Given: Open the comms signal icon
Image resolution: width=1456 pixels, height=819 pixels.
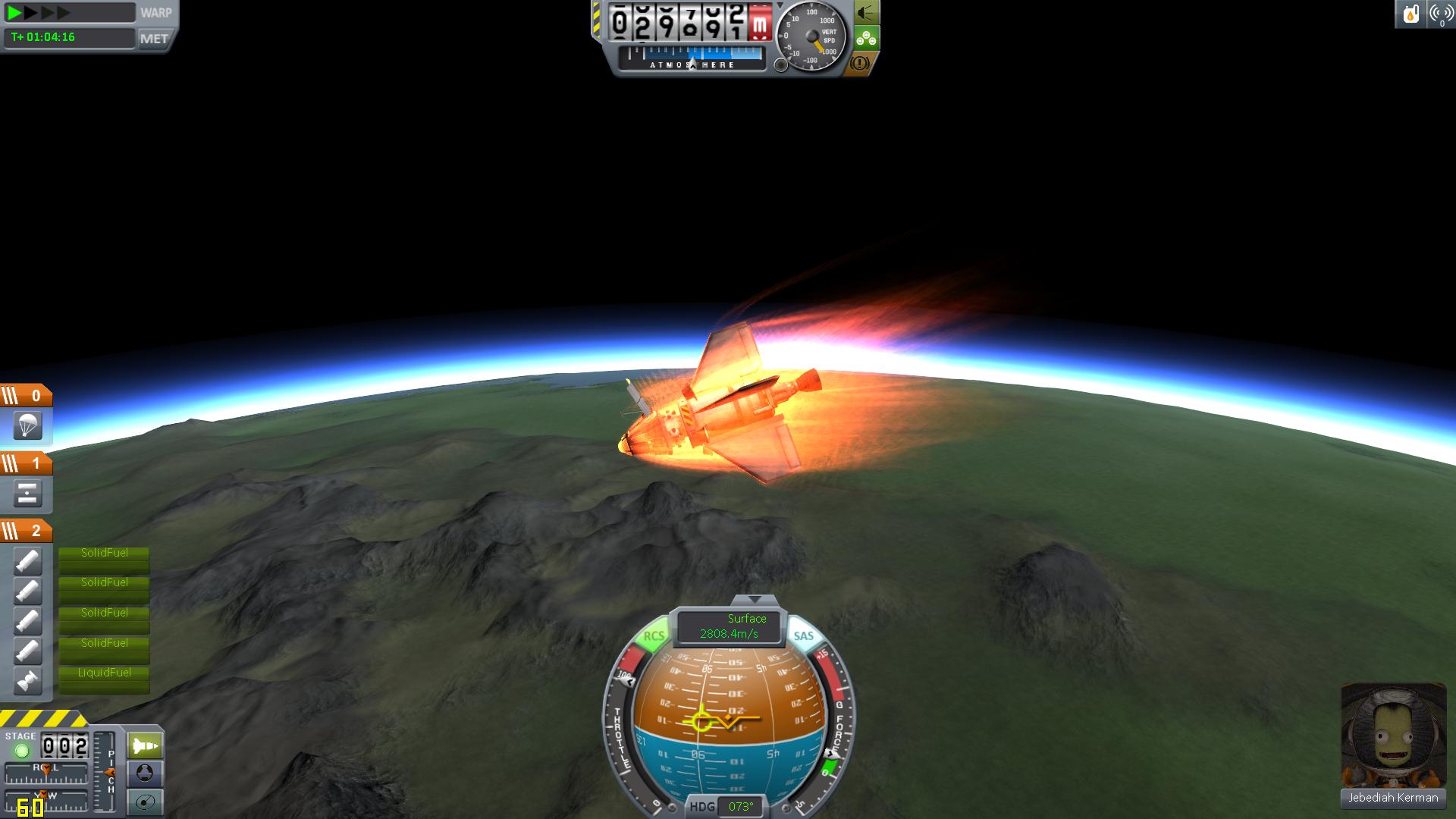Looking at the screenshot, I should tap(1441, 14).
